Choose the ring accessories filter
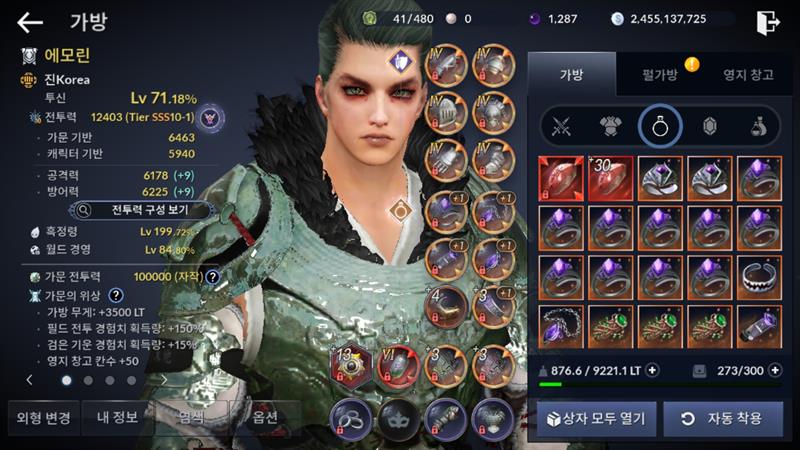Screen dimensions: 800x450 (x=659, y=127)
